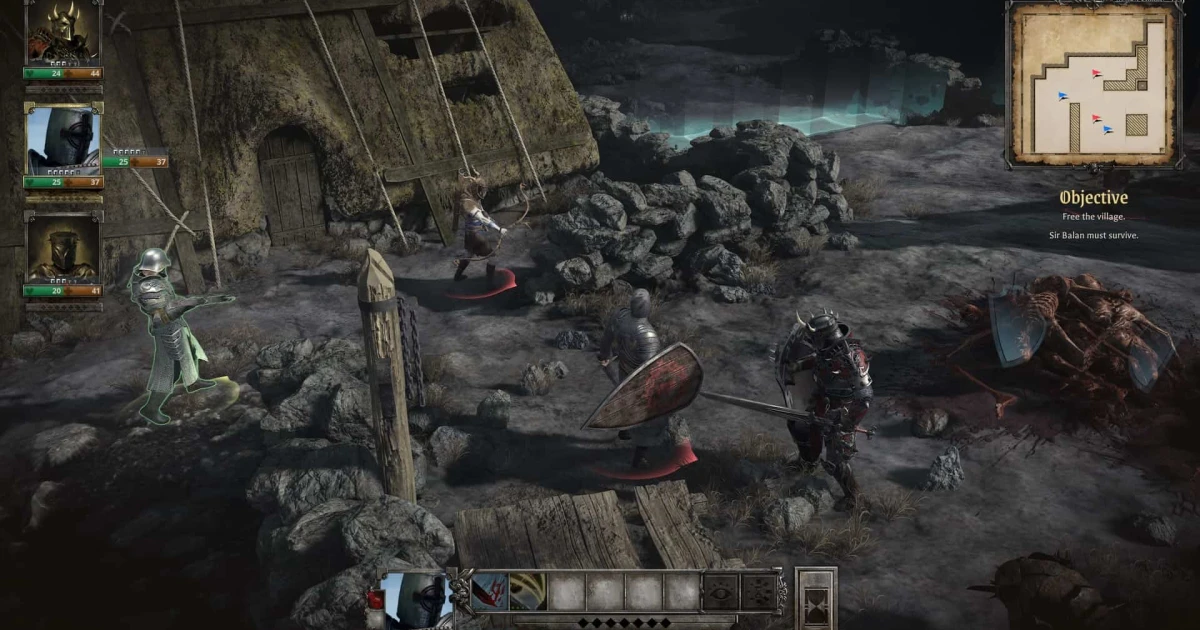Toggle the eye icon ability
This screenshot has height=630, width=1200.
pyautogui.click(x=721, y=591)
